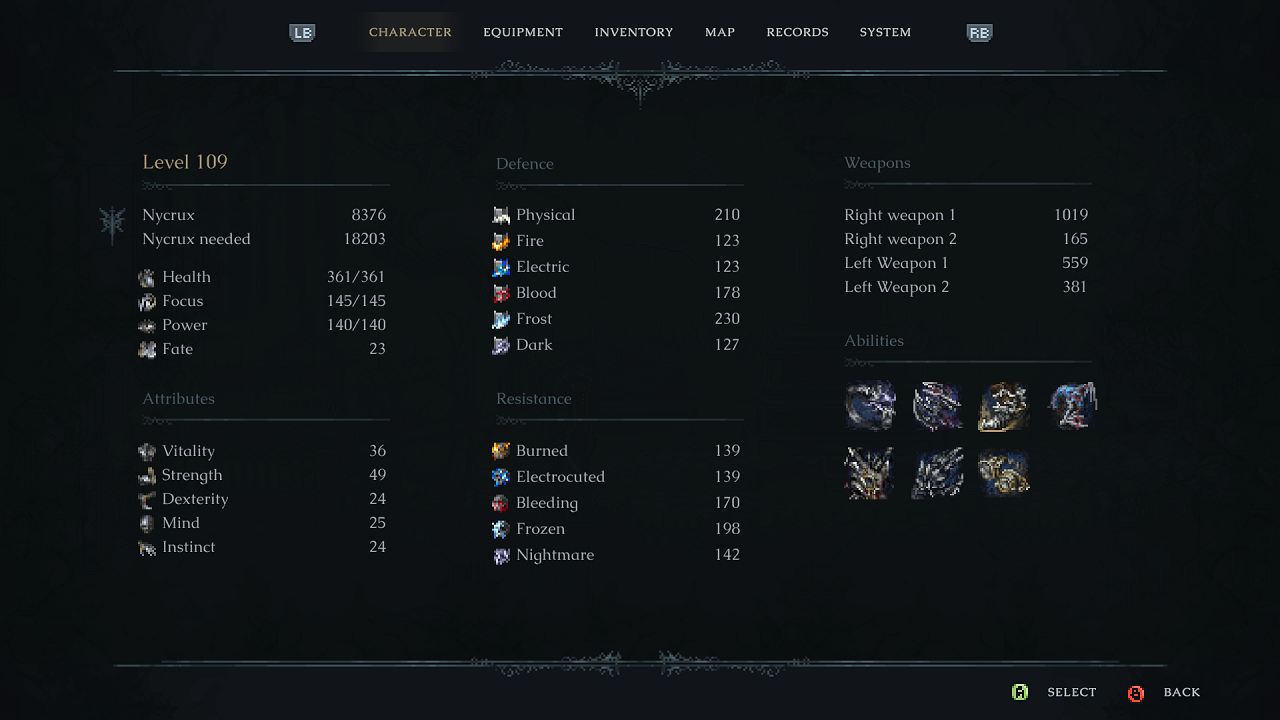This screenshot has width=1280, height=720.
Task: Choose the dark blue crescent swirl ability
Action: pyautogui.click(x=870, y=406)
